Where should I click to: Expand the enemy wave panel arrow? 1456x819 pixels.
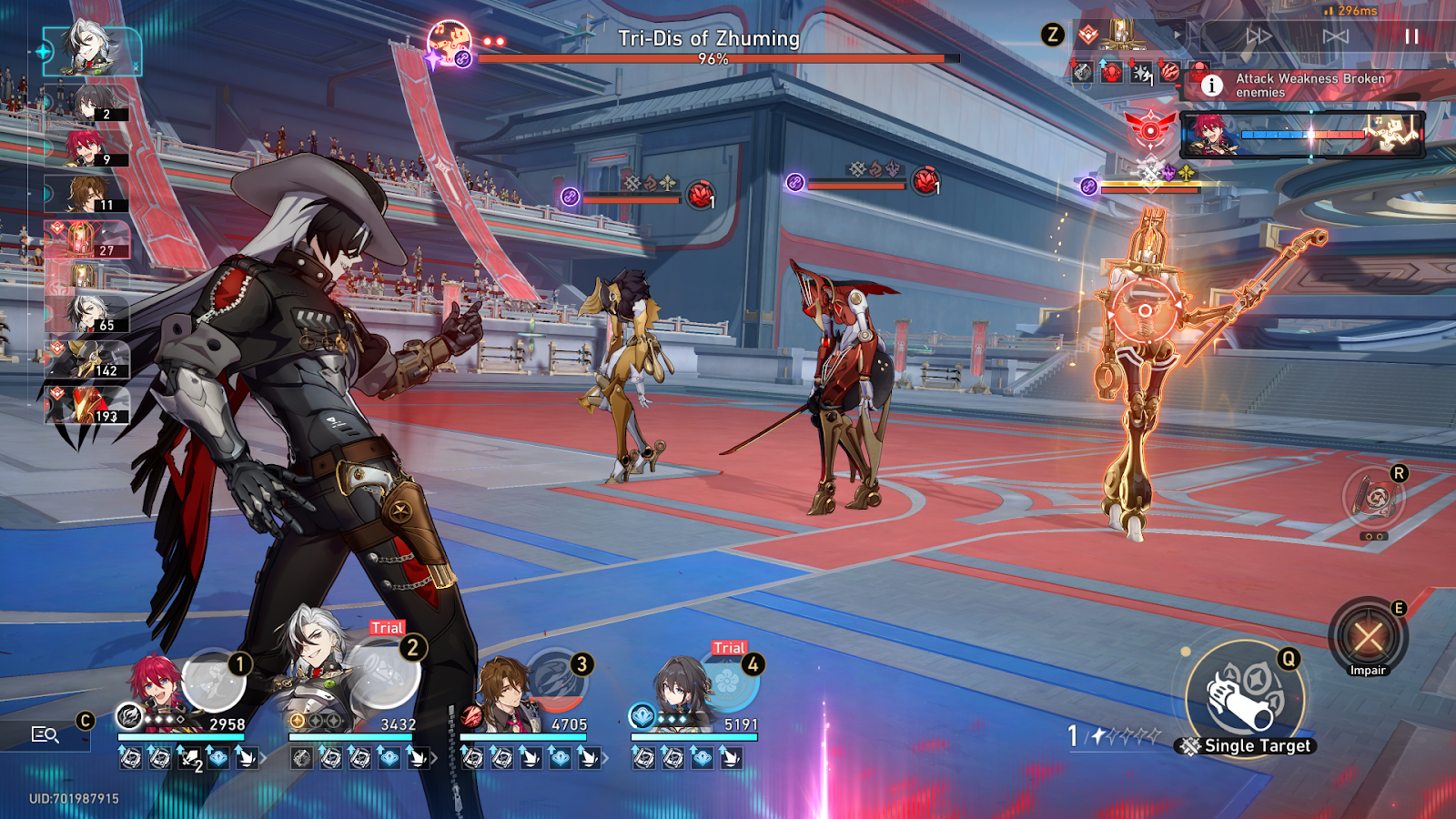[1177, 36]
